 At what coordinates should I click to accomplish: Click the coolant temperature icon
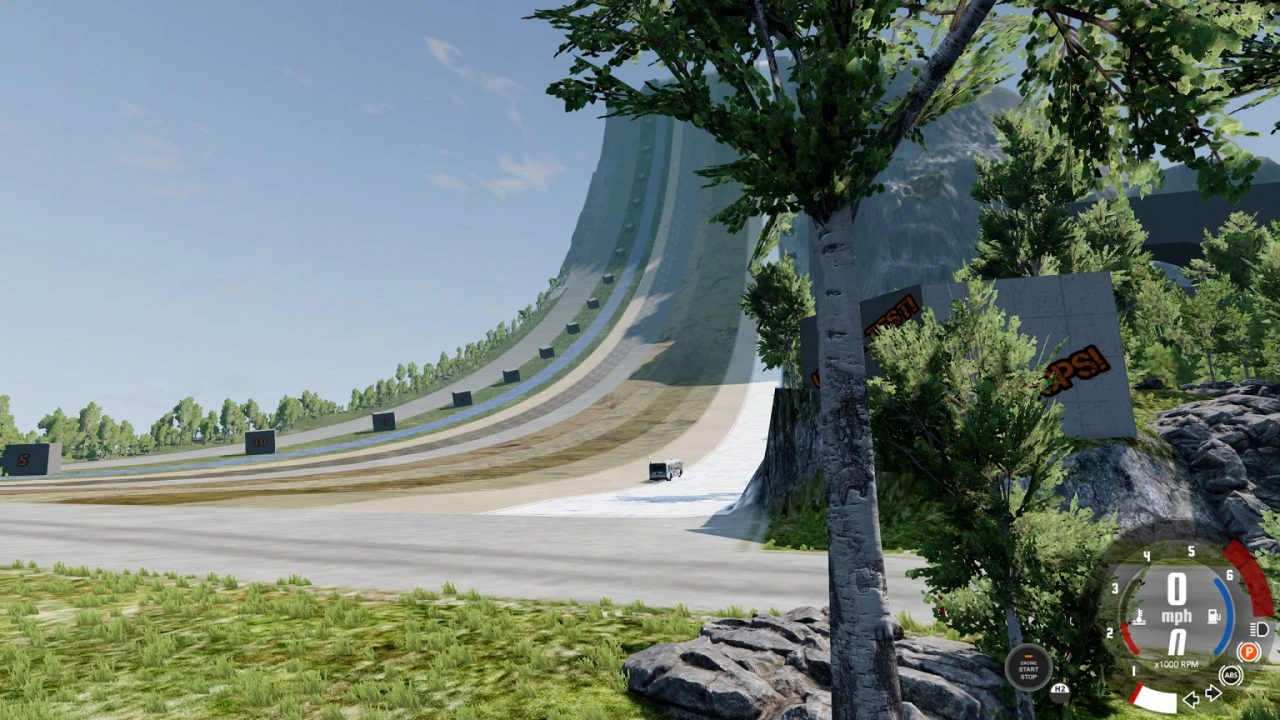pos(1139,616)
